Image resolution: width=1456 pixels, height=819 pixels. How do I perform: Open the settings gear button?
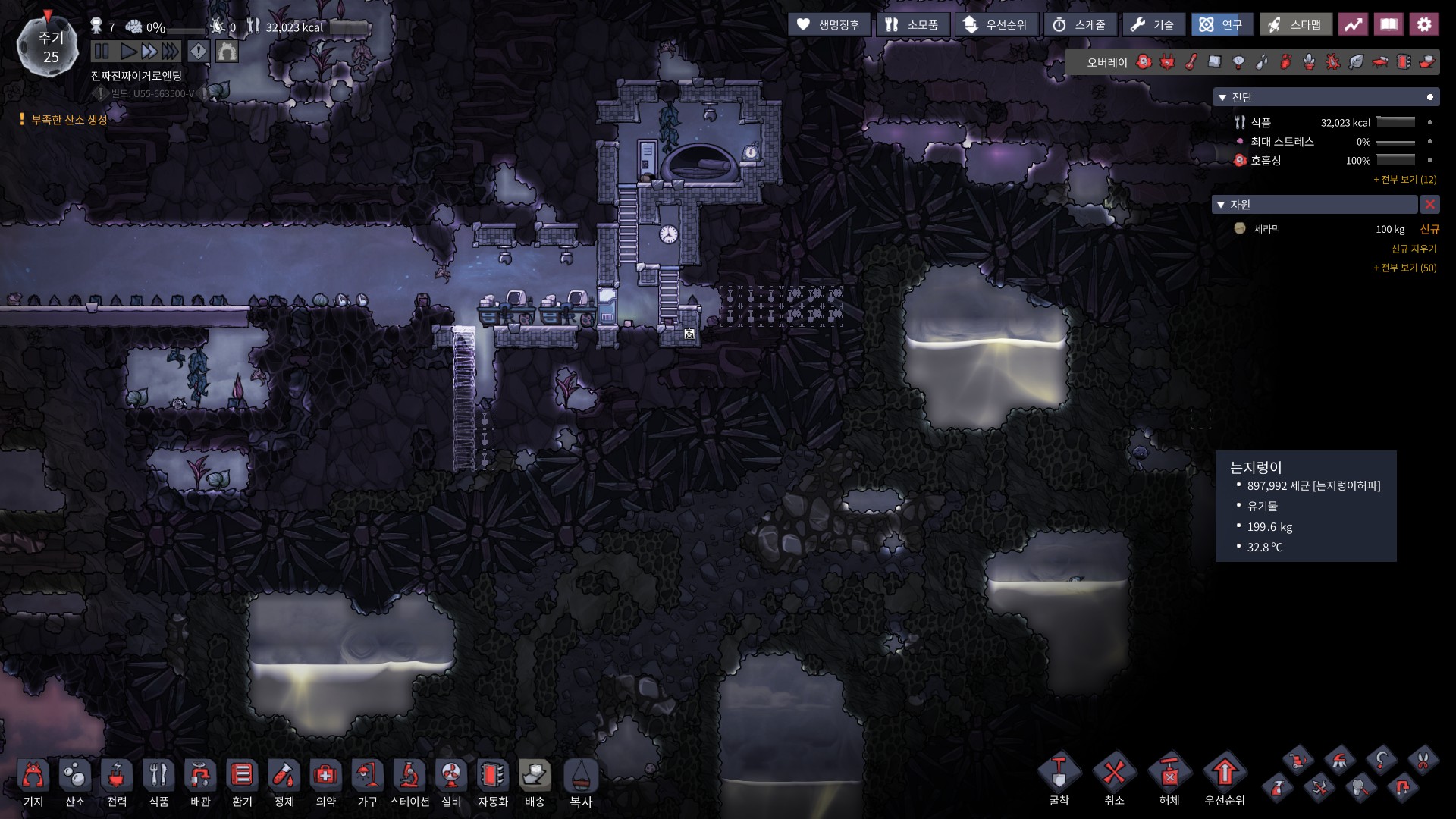click(1424, 25)
